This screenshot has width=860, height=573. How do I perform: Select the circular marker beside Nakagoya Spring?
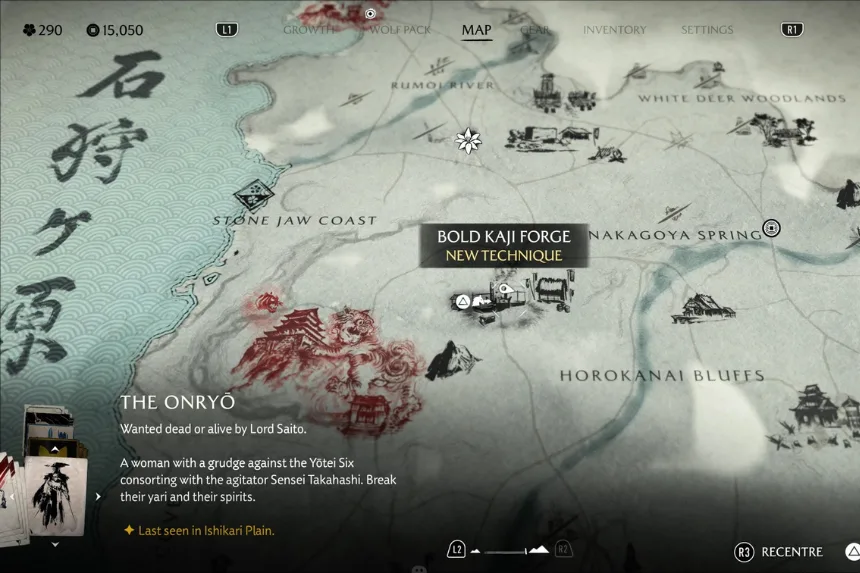point(771,228)
